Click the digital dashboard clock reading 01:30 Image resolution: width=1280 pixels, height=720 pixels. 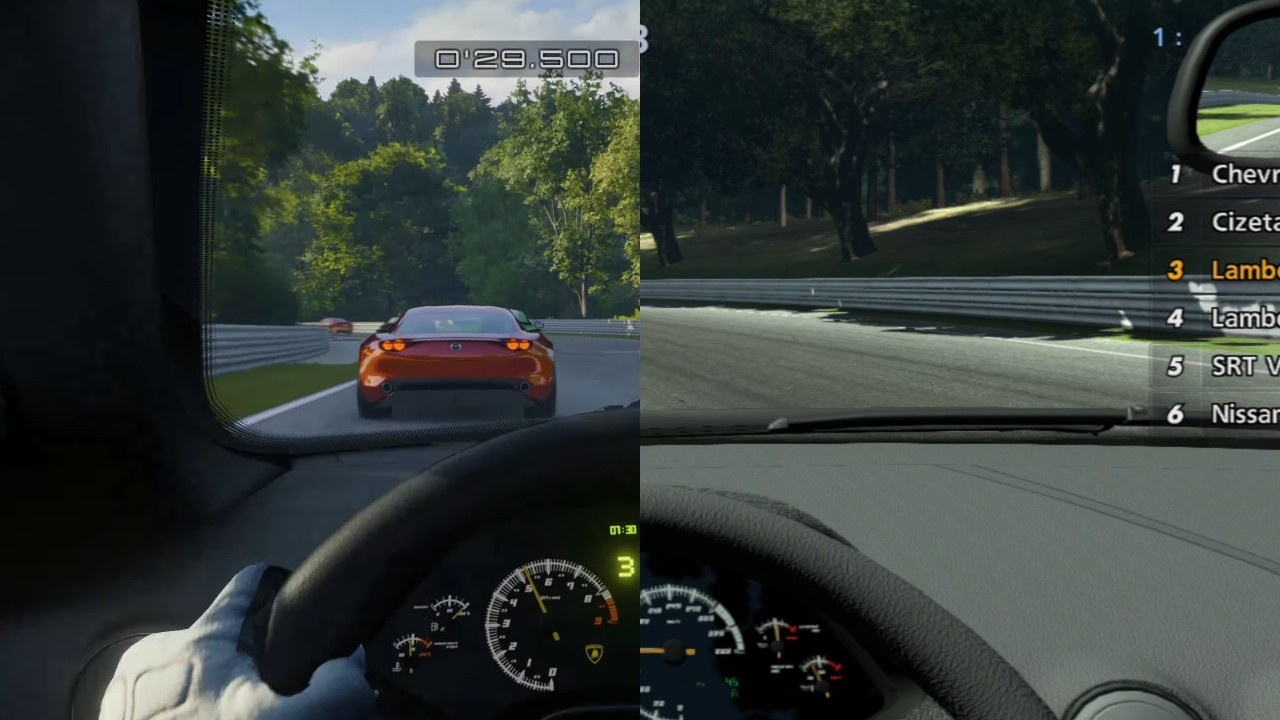[622, 530]
